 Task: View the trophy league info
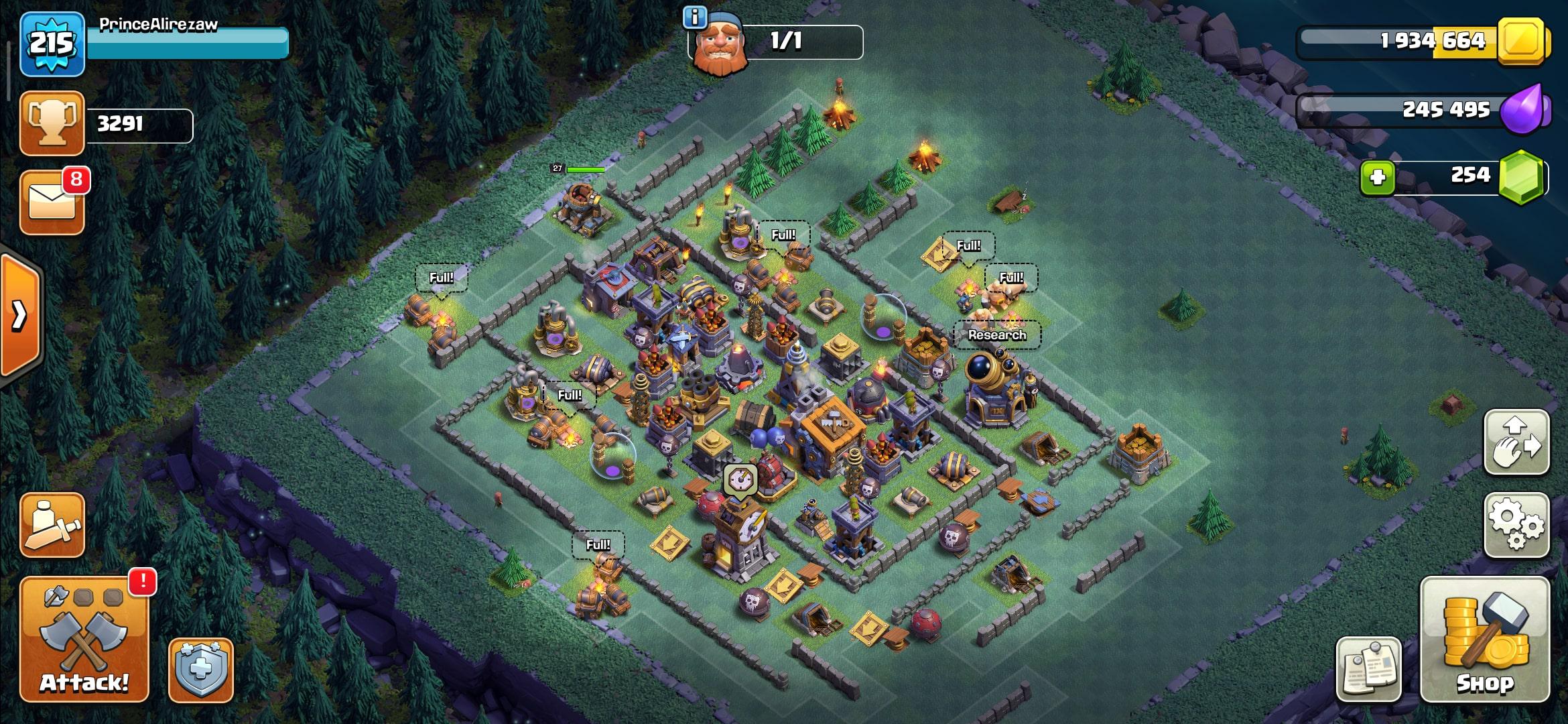pyautogui.click(x=52, y=124)
